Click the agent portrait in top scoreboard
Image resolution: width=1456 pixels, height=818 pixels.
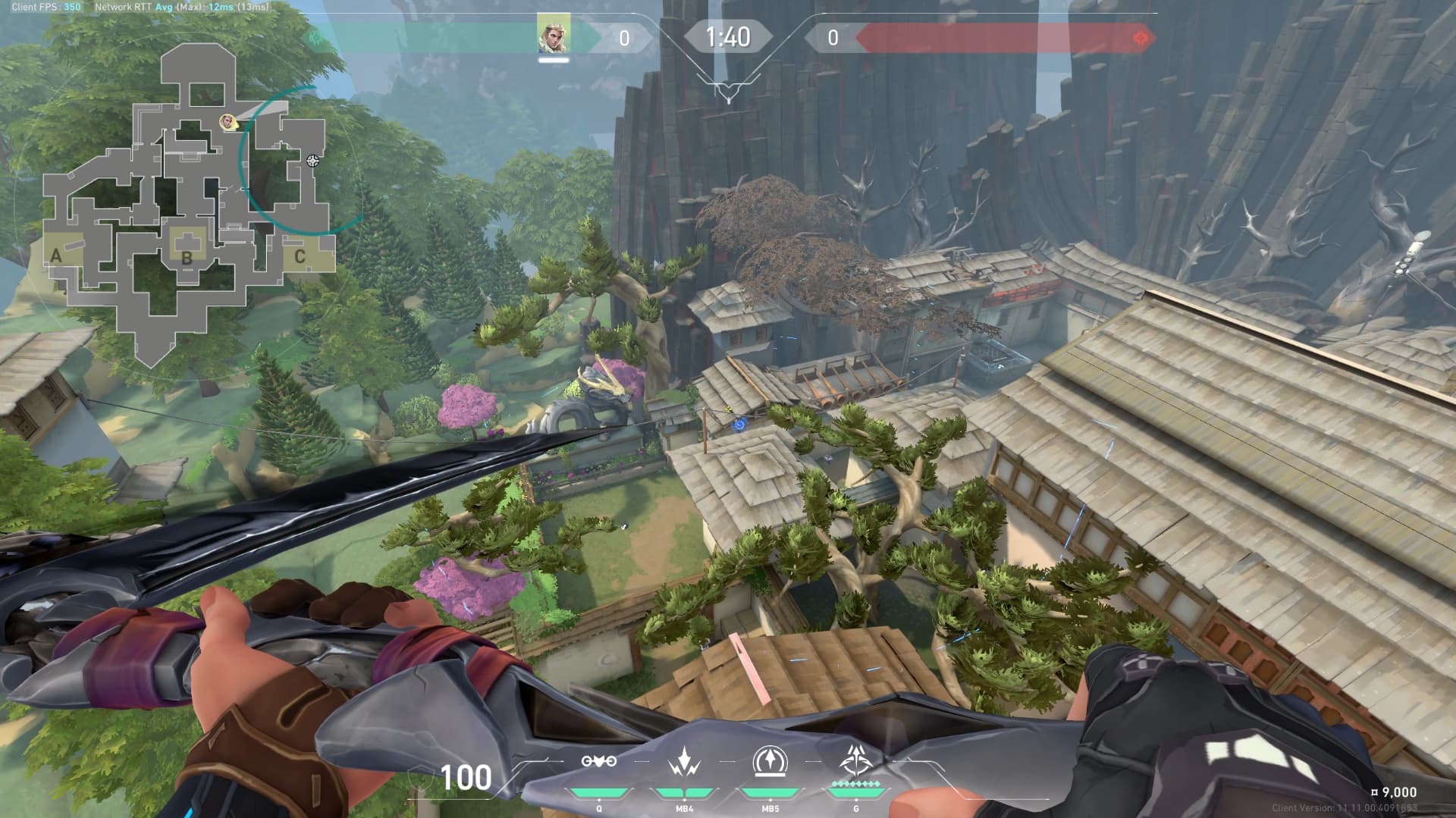pyautogui.click(x=554, y=36)
